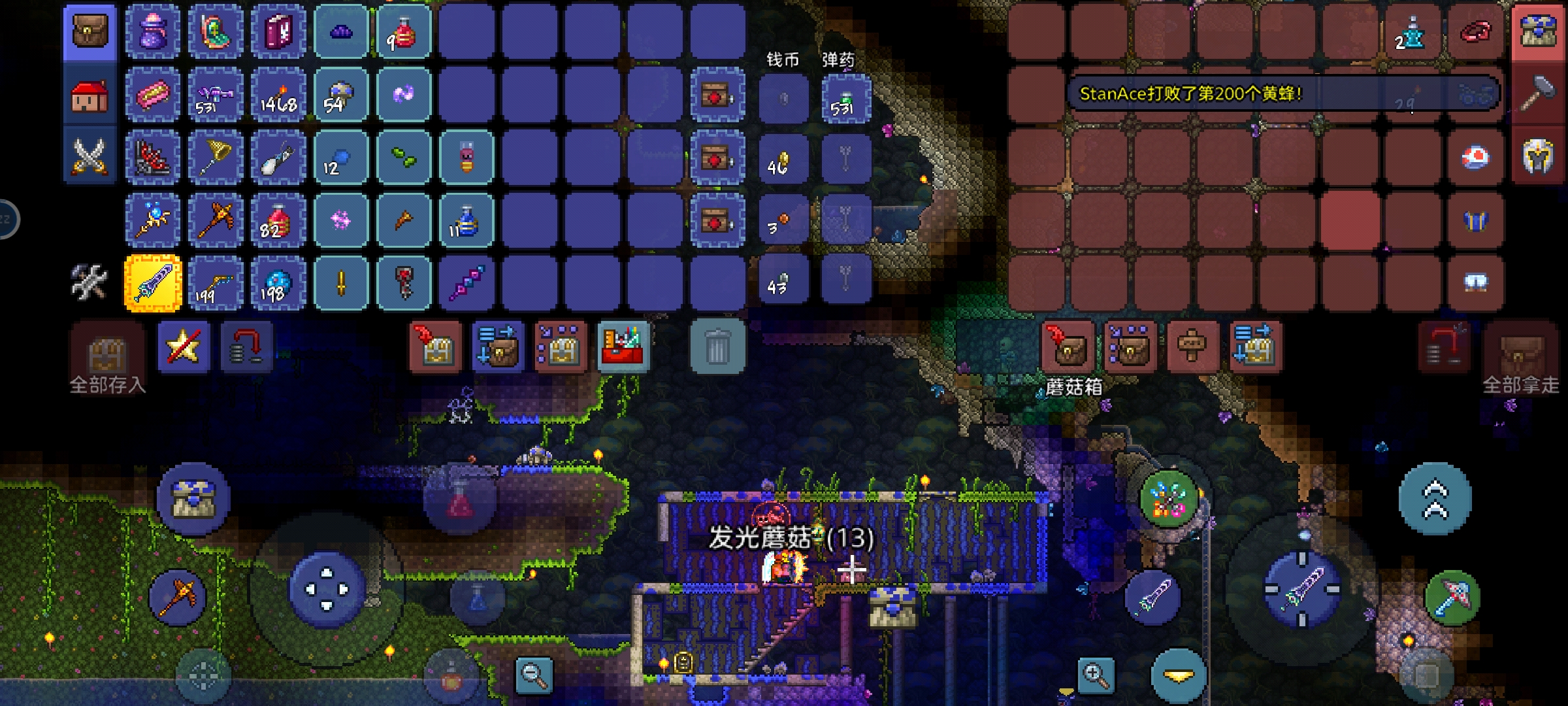Screen dimensions: 1568x706
Task: Use the pickaxe quick-tool button
Action: click(x=177, y=597)
